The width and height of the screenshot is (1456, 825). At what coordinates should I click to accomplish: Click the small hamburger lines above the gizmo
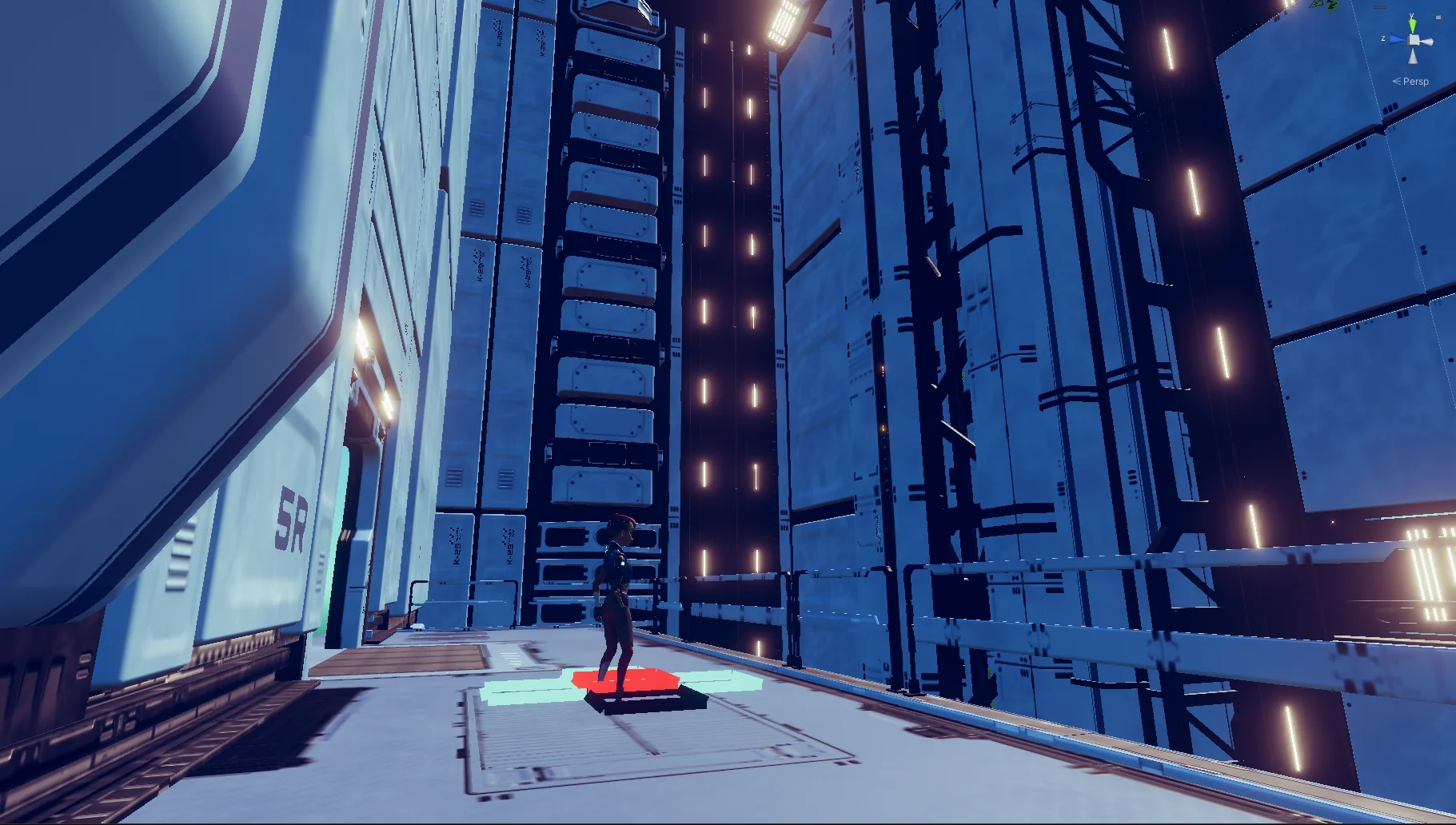tap(1380, 6)
